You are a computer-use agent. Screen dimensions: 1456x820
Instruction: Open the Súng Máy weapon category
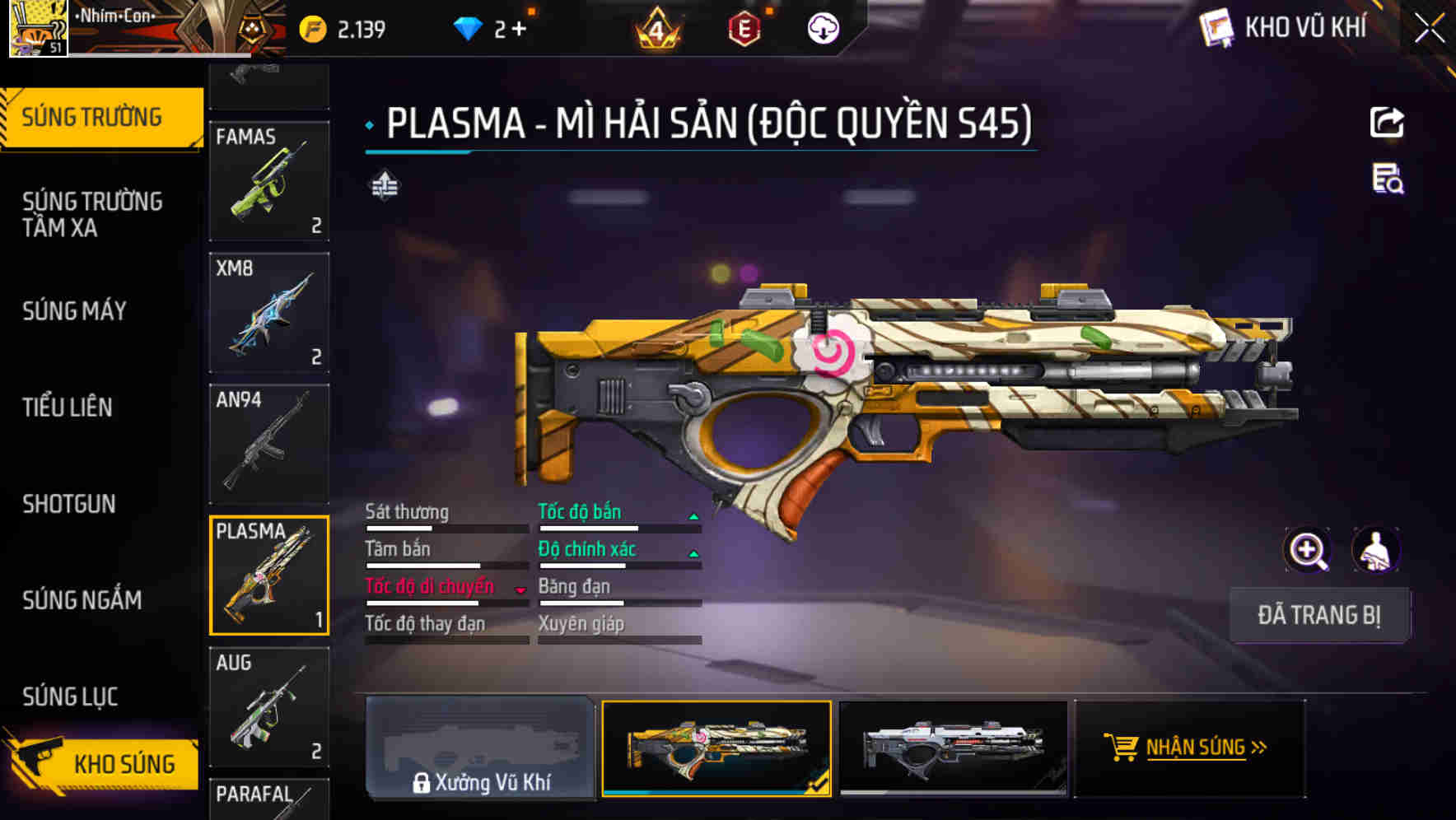click(x=75, y=311)
